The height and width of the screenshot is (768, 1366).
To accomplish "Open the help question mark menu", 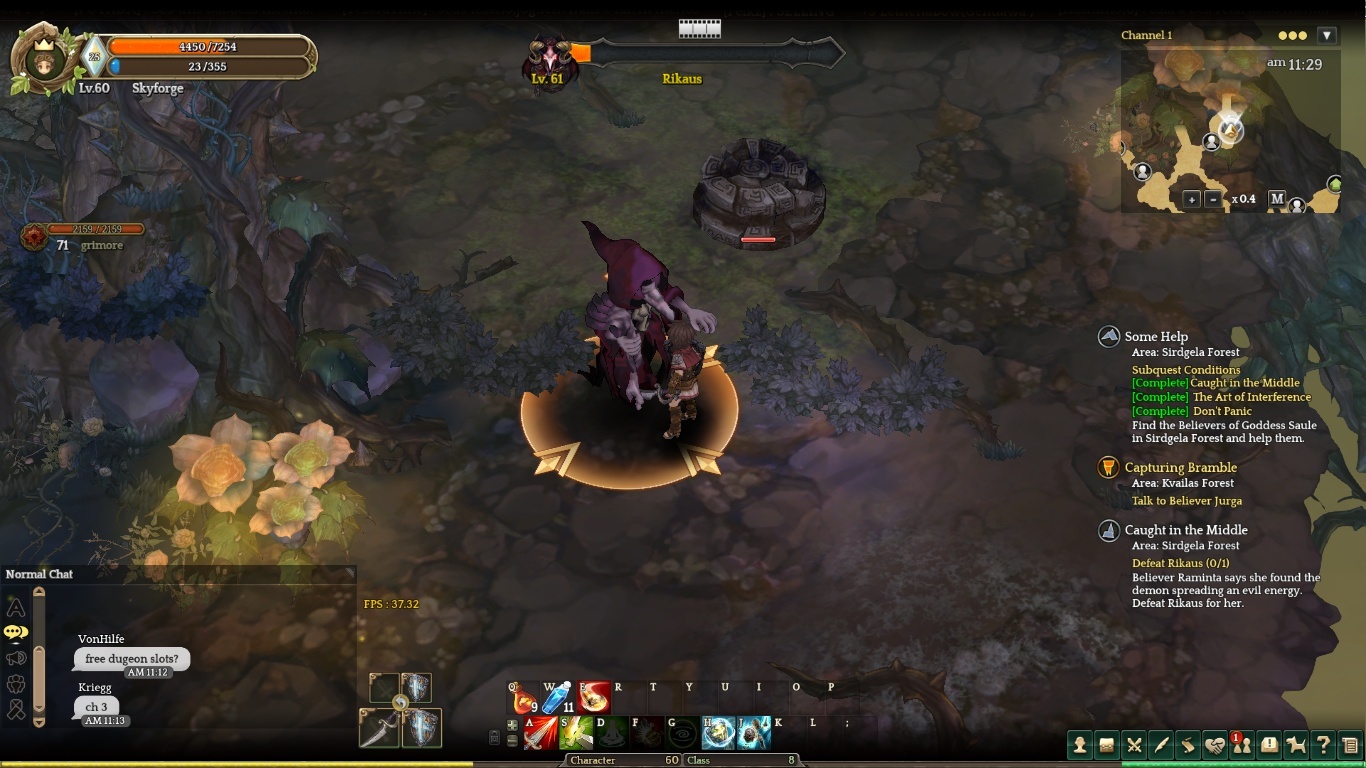I will click(x=1323, y=744).
